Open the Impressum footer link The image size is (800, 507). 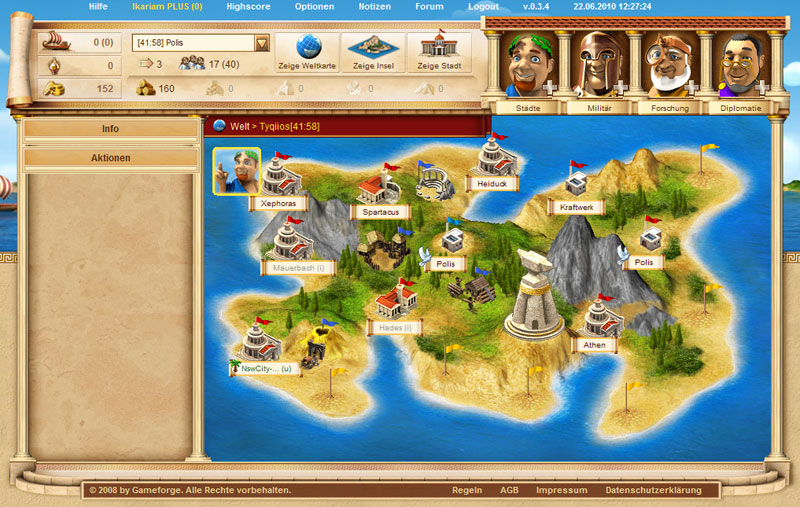(561, 490)
